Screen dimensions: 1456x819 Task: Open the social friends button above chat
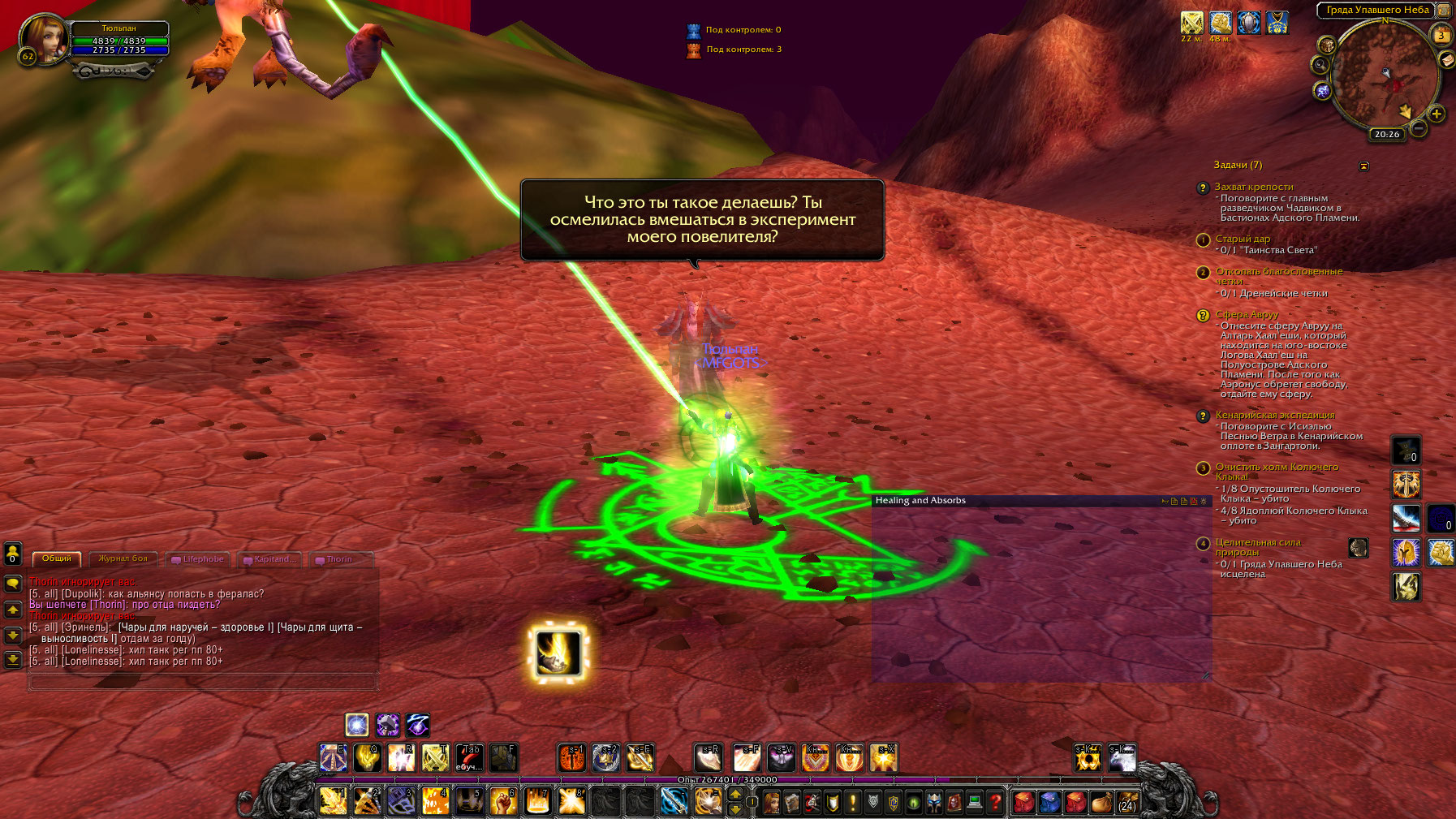(13, 554)
